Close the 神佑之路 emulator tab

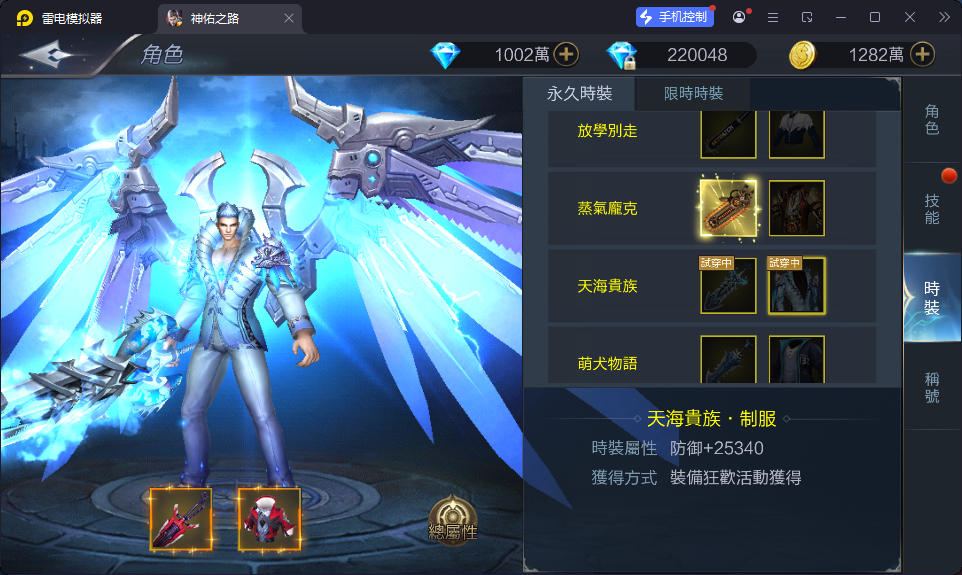pos(289,17)
